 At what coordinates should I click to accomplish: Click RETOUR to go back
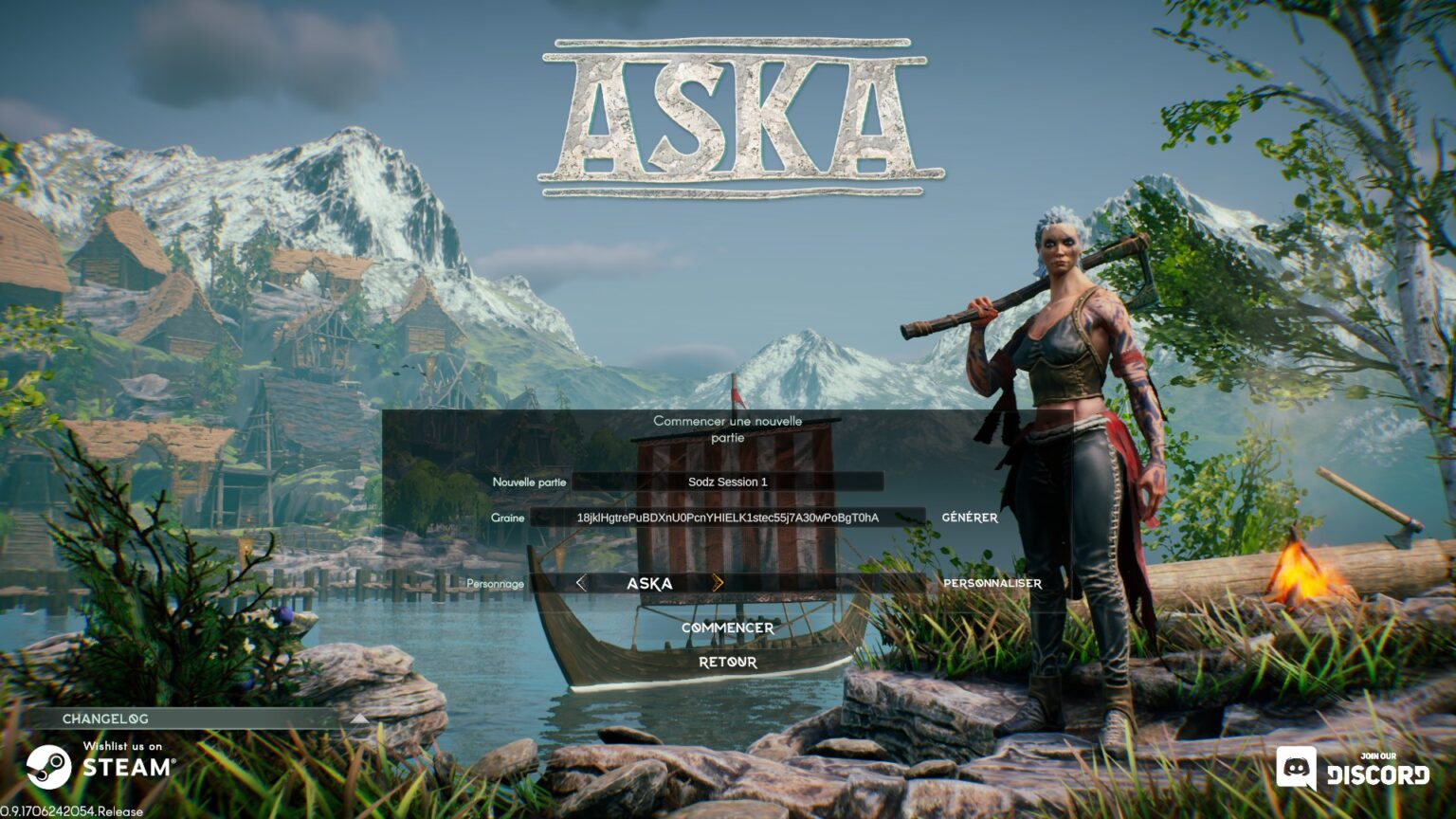point(727,662)
